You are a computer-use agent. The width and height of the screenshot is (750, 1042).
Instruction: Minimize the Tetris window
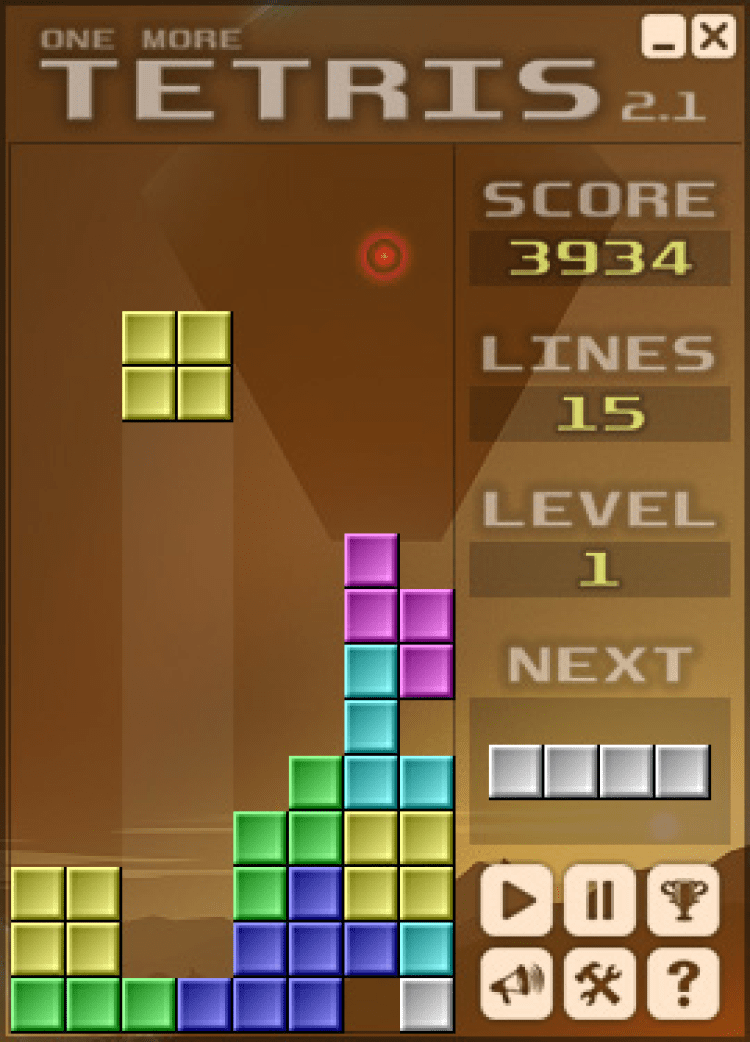664,37
